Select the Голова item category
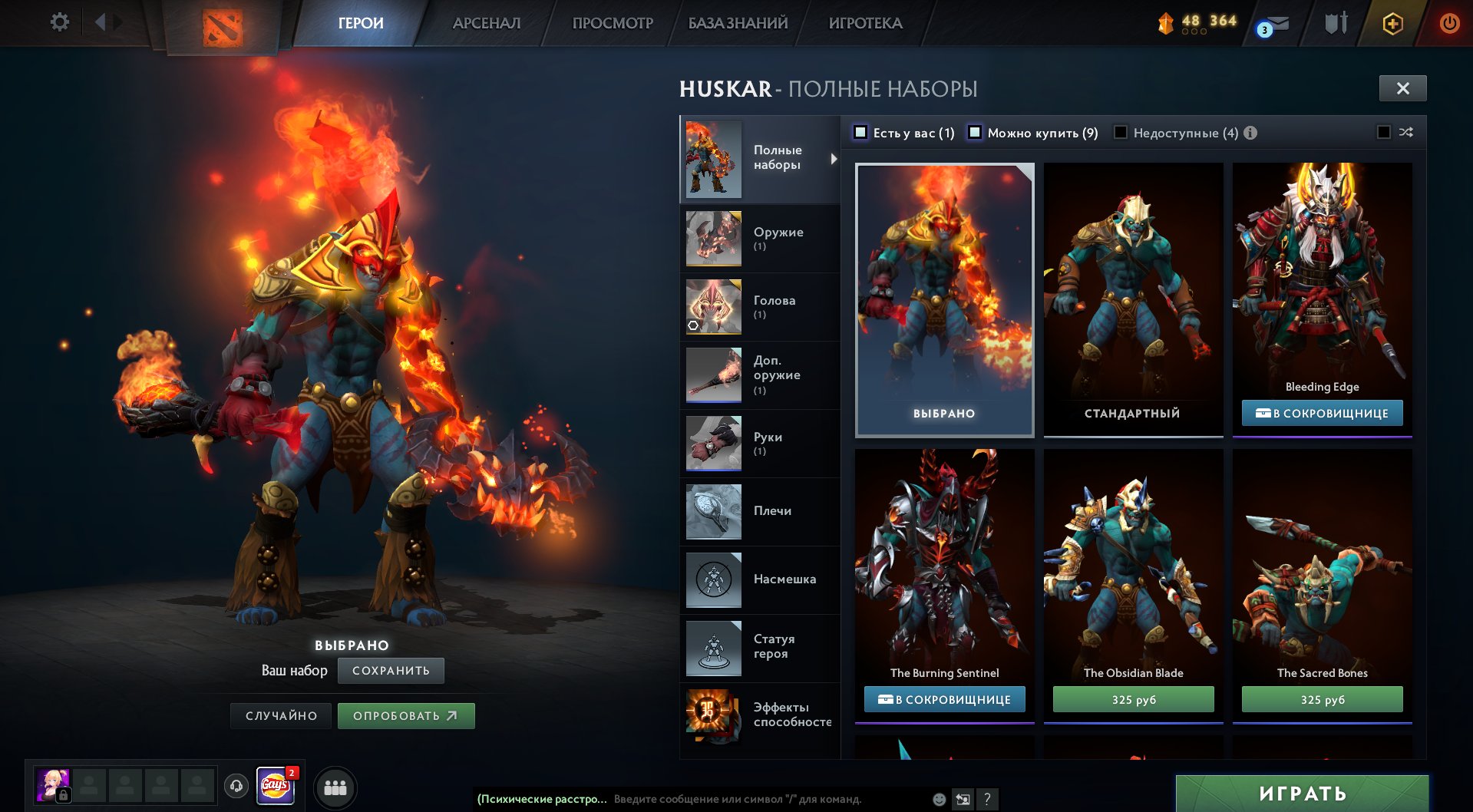 click(x=759, y=307)
